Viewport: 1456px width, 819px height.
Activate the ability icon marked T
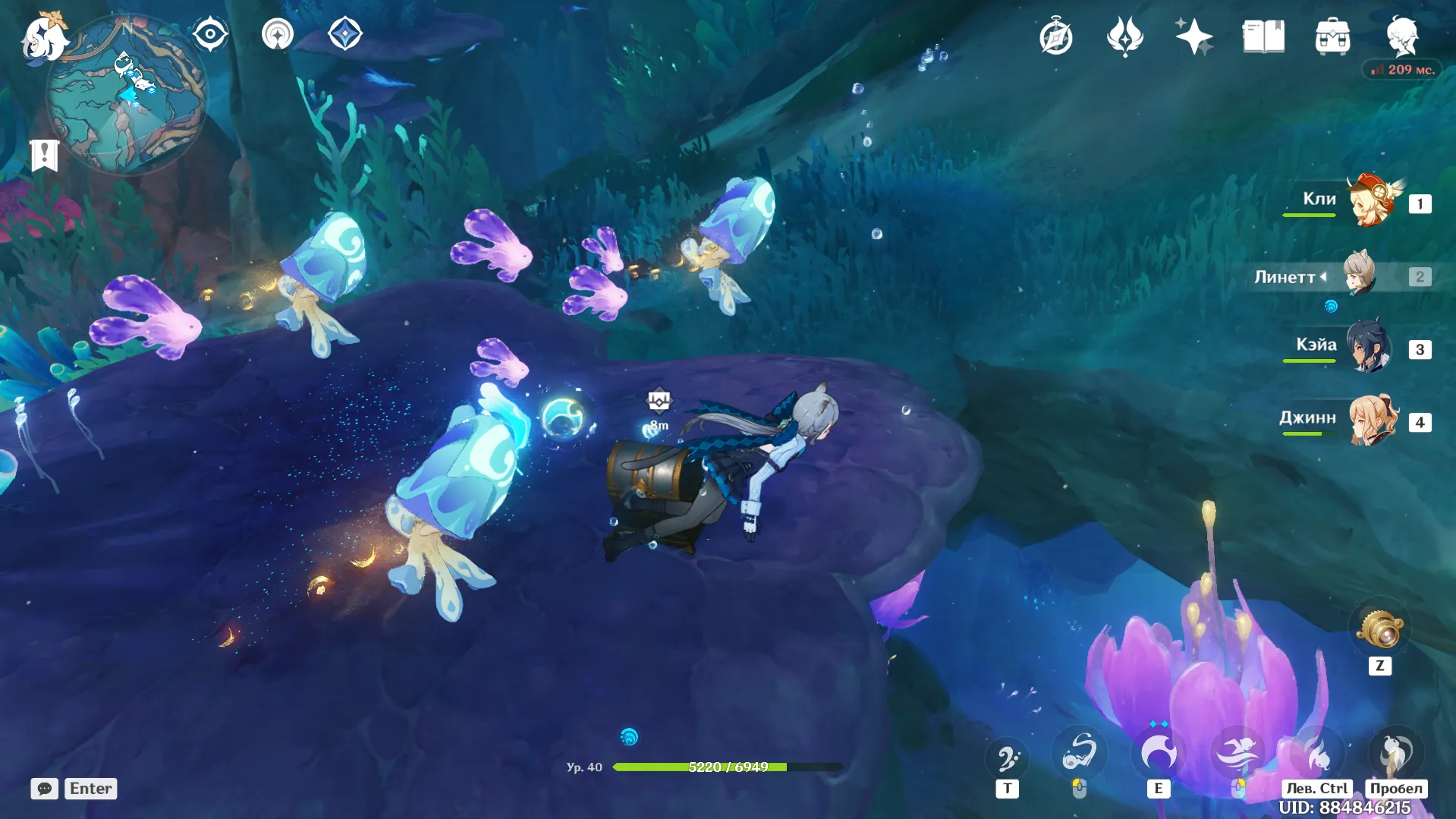[x=1007, y=758]
